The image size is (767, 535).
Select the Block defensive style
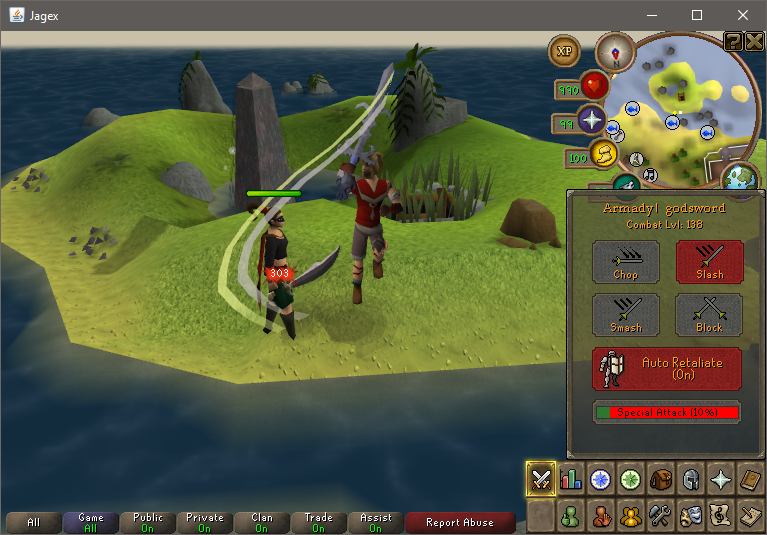click(709, 314)
